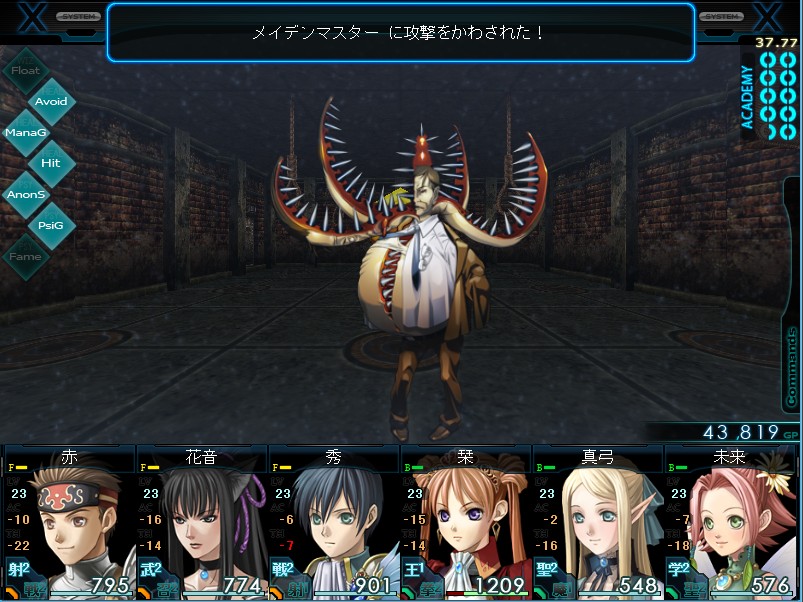Select the ManaG buff diamond
The width and height of the screenshot is (803, 602).
[x=26, y=132]
